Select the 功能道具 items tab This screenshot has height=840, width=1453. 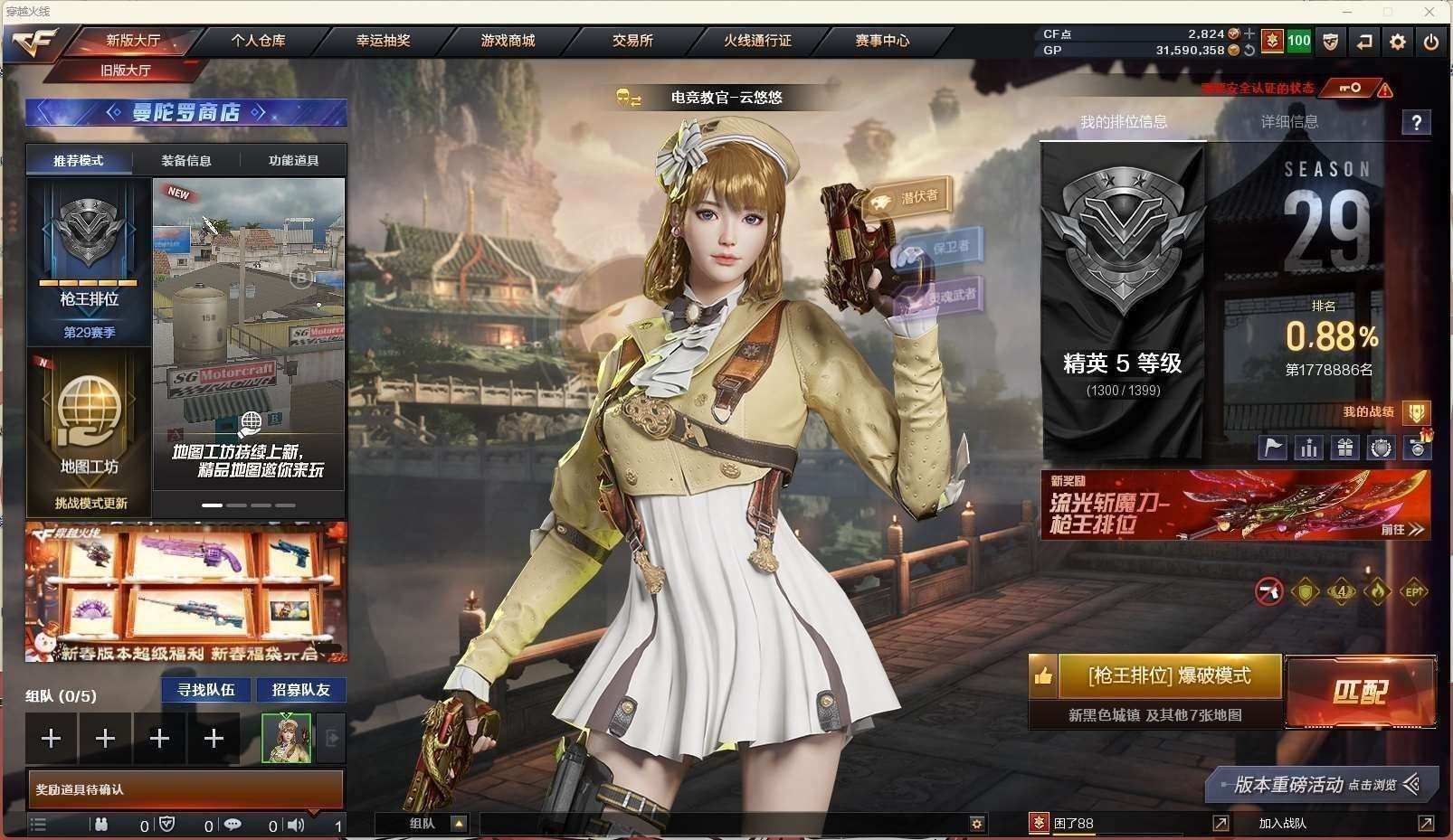point(293,161)
